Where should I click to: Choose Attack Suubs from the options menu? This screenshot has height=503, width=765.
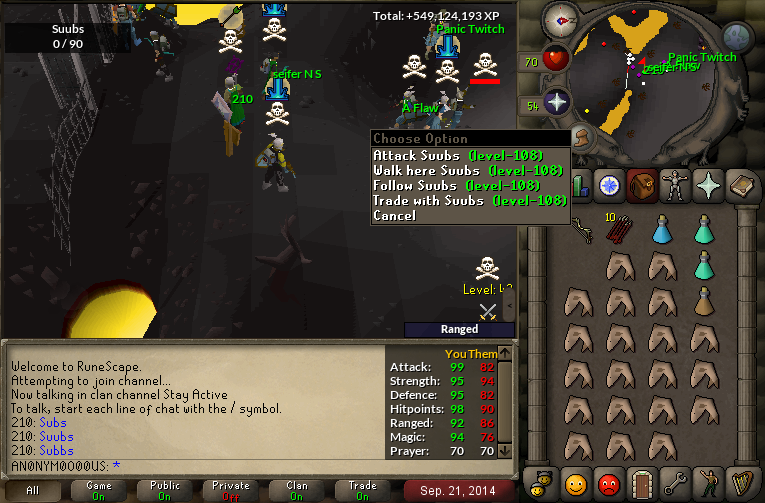(457, 155)
